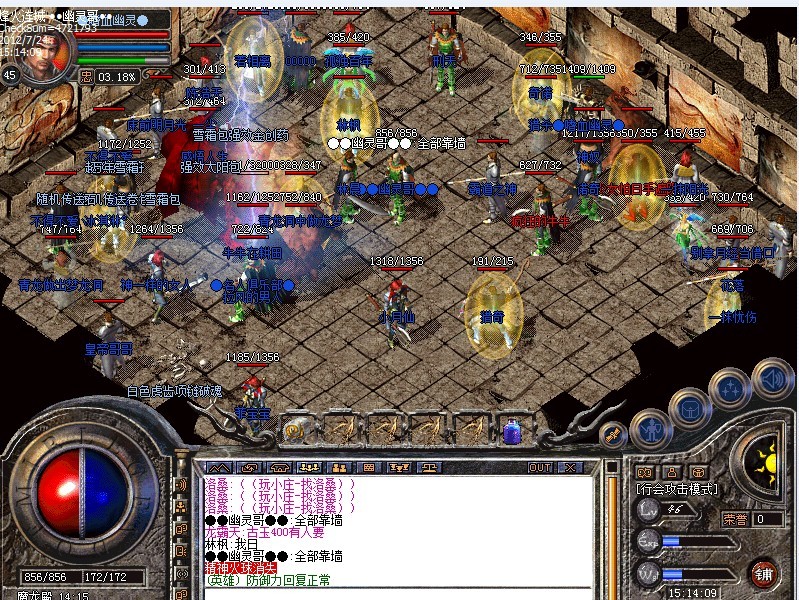This screenshot has height=600, width=799.
Task: Toggle the speaker sound button
Action: point(771,379)
